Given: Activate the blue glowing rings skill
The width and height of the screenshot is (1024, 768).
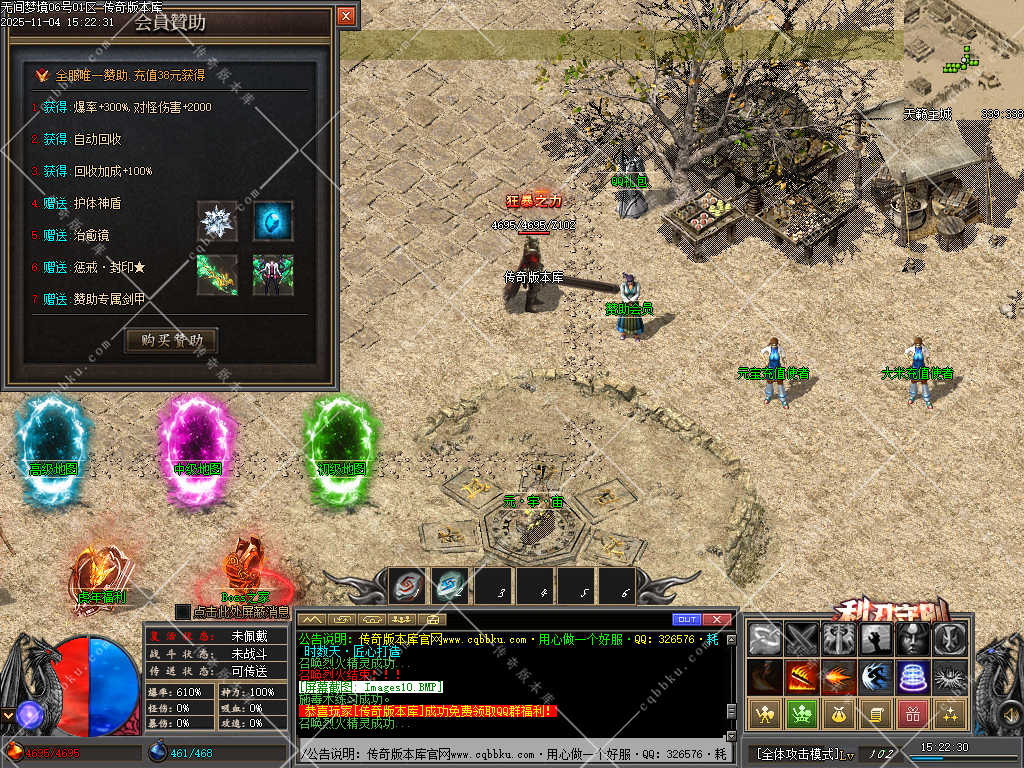Looking at the screenshot, I should [912, 677].
